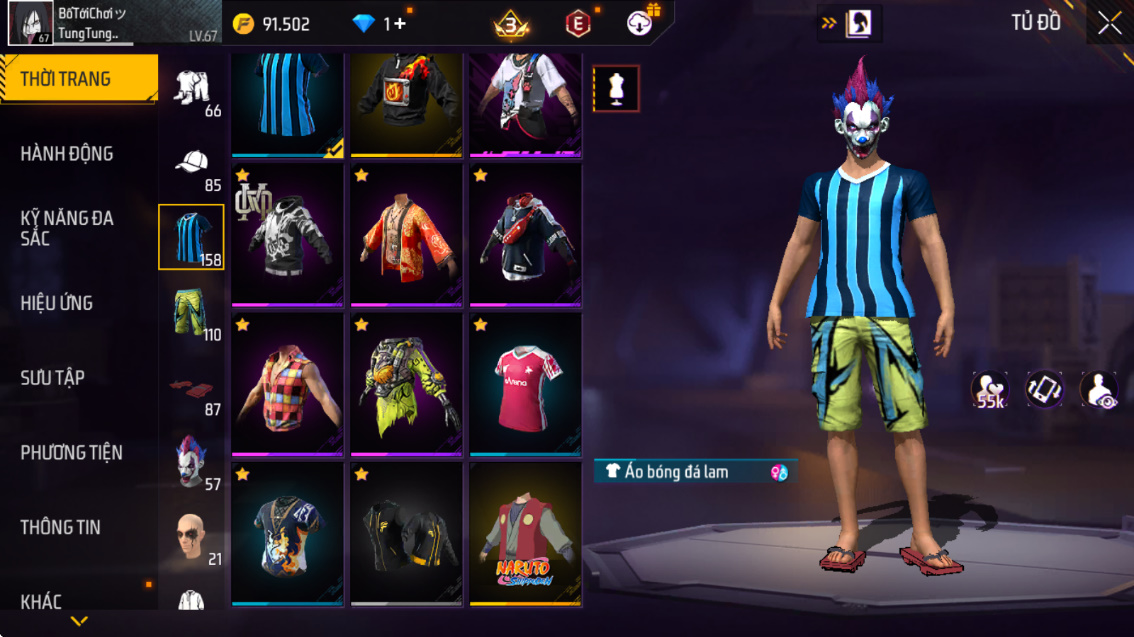Show the Thông Tin section
This screenshot has height=637, width=1134.
[60, 527]
